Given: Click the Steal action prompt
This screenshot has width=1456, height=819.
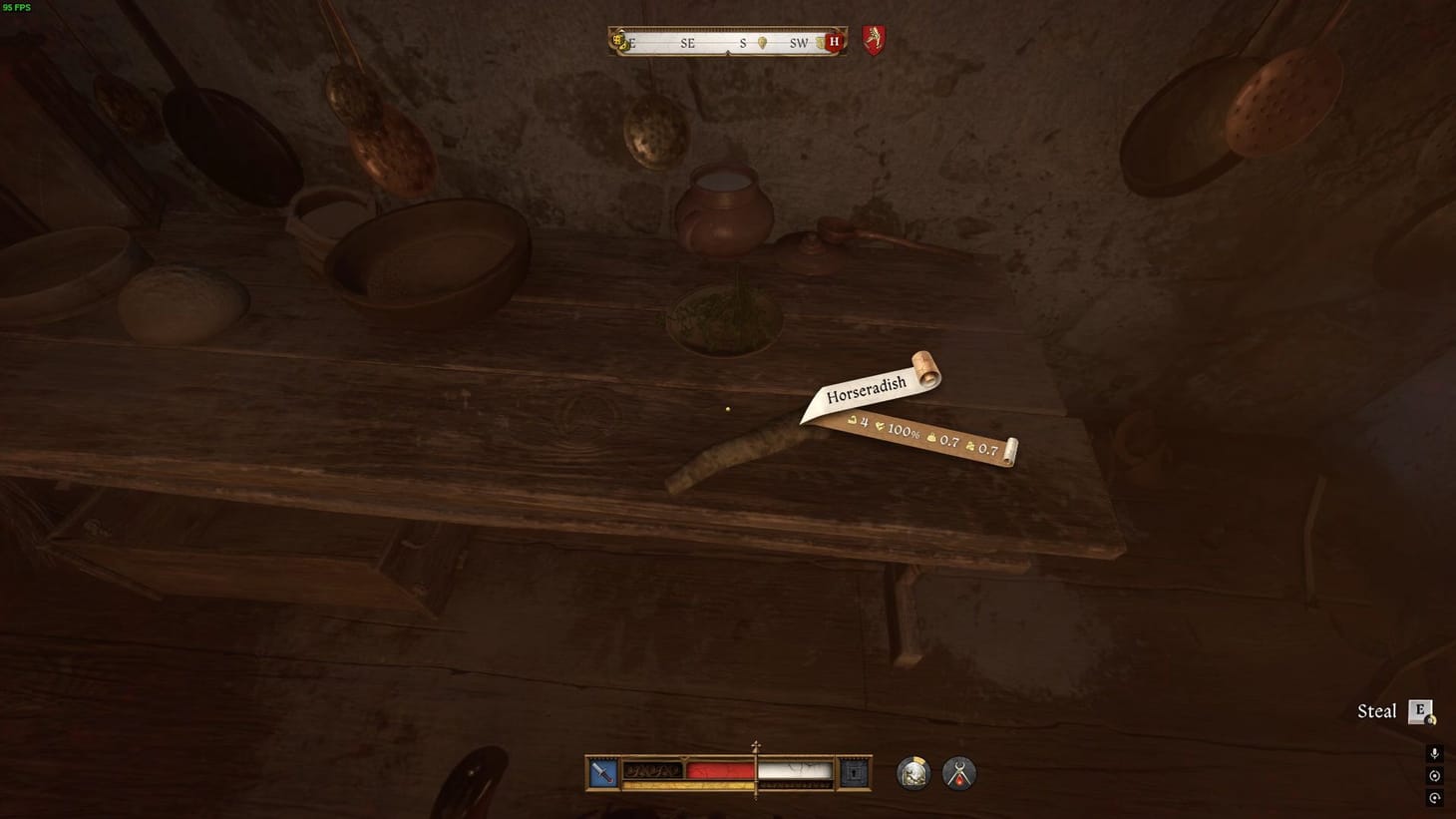Looking at the screenshot, I should point(1376,711).
